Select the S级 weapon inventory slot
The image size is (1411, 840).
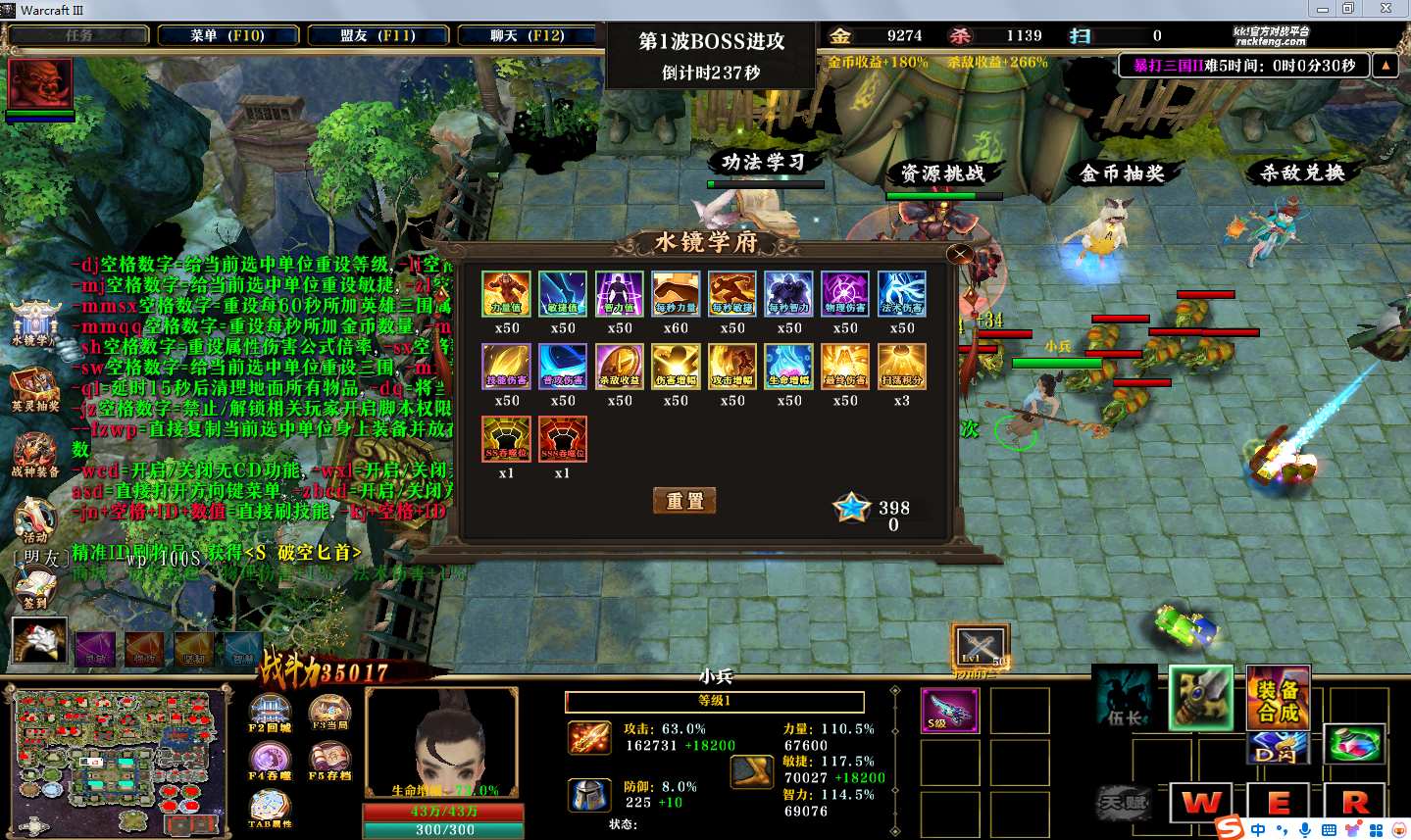pos(949,711)
